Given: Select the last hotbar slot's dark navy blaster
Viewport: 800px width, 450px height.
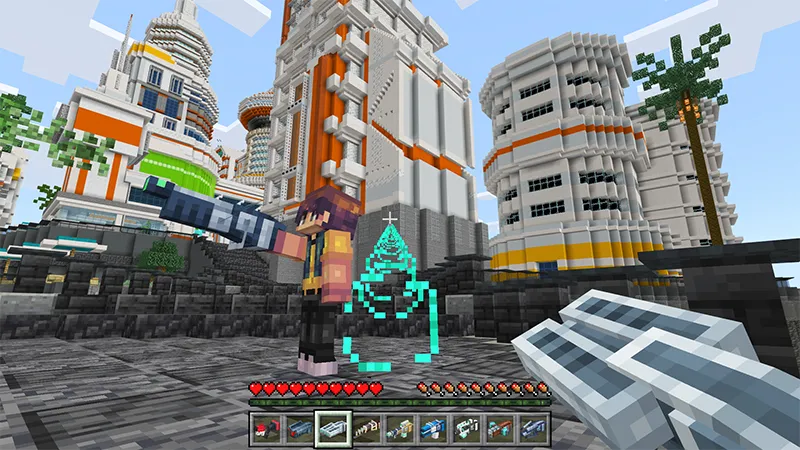Looking at the screenshot, I should coord(534,429).
